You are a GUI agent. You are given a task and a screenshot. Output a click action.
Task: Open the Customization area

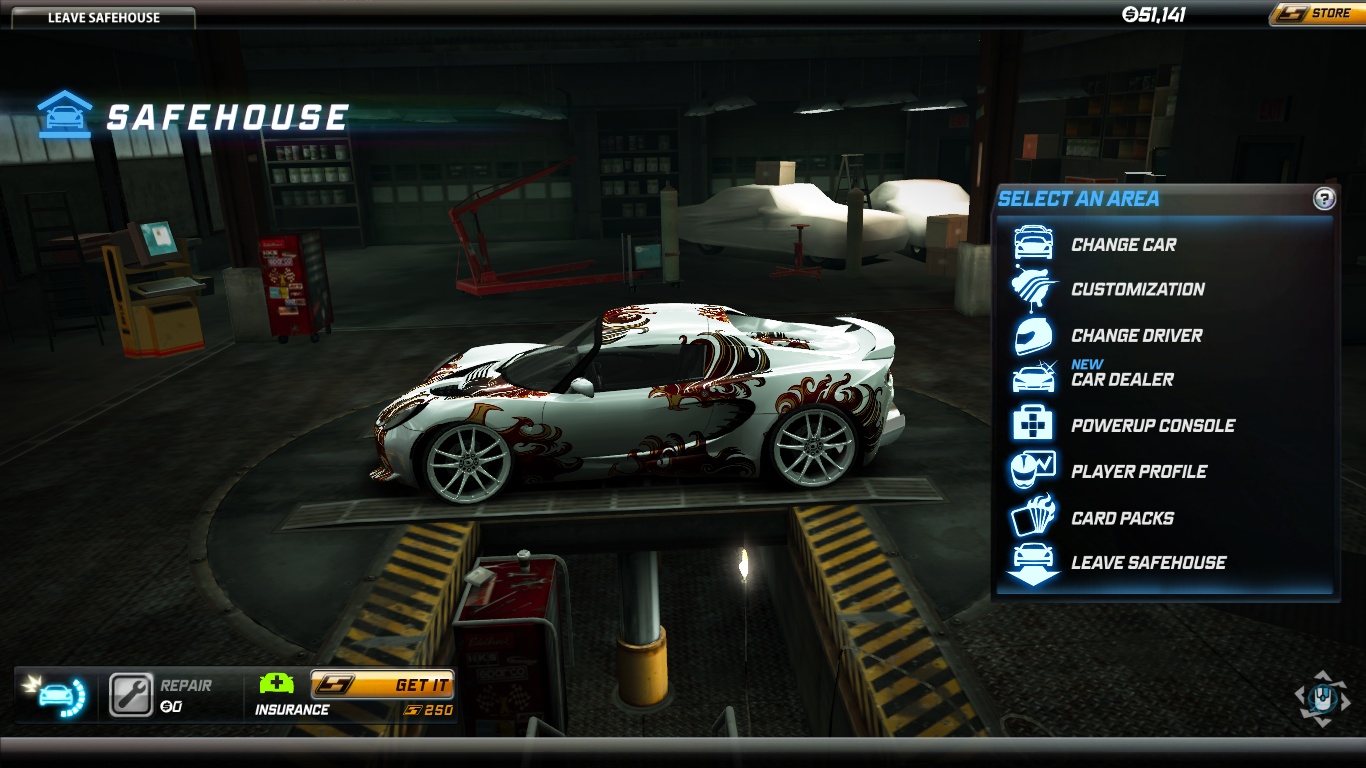click(x=1137, y=289)
